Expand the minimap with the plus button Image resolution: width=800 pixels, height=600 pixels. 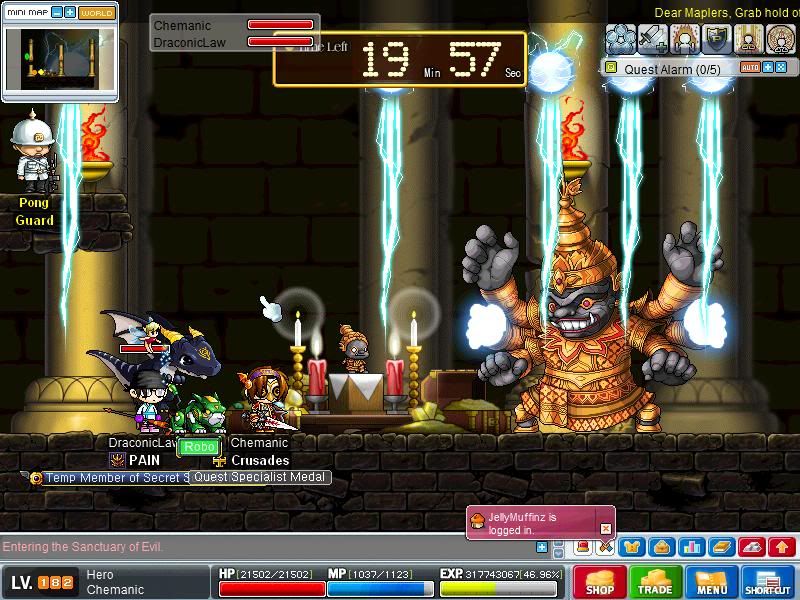pyautogui.click(x=70, y=13)
